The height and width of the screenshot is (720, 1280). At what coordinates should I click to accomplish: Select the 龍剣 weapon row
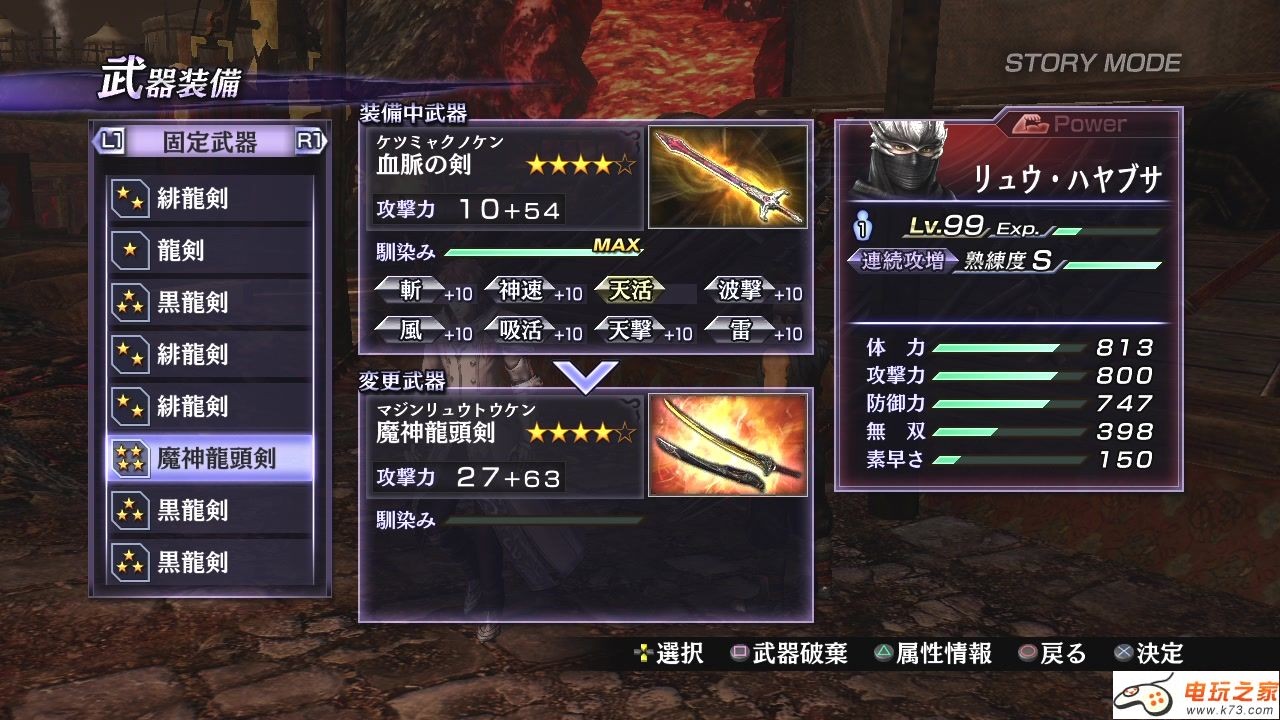(x=210, y=250)
